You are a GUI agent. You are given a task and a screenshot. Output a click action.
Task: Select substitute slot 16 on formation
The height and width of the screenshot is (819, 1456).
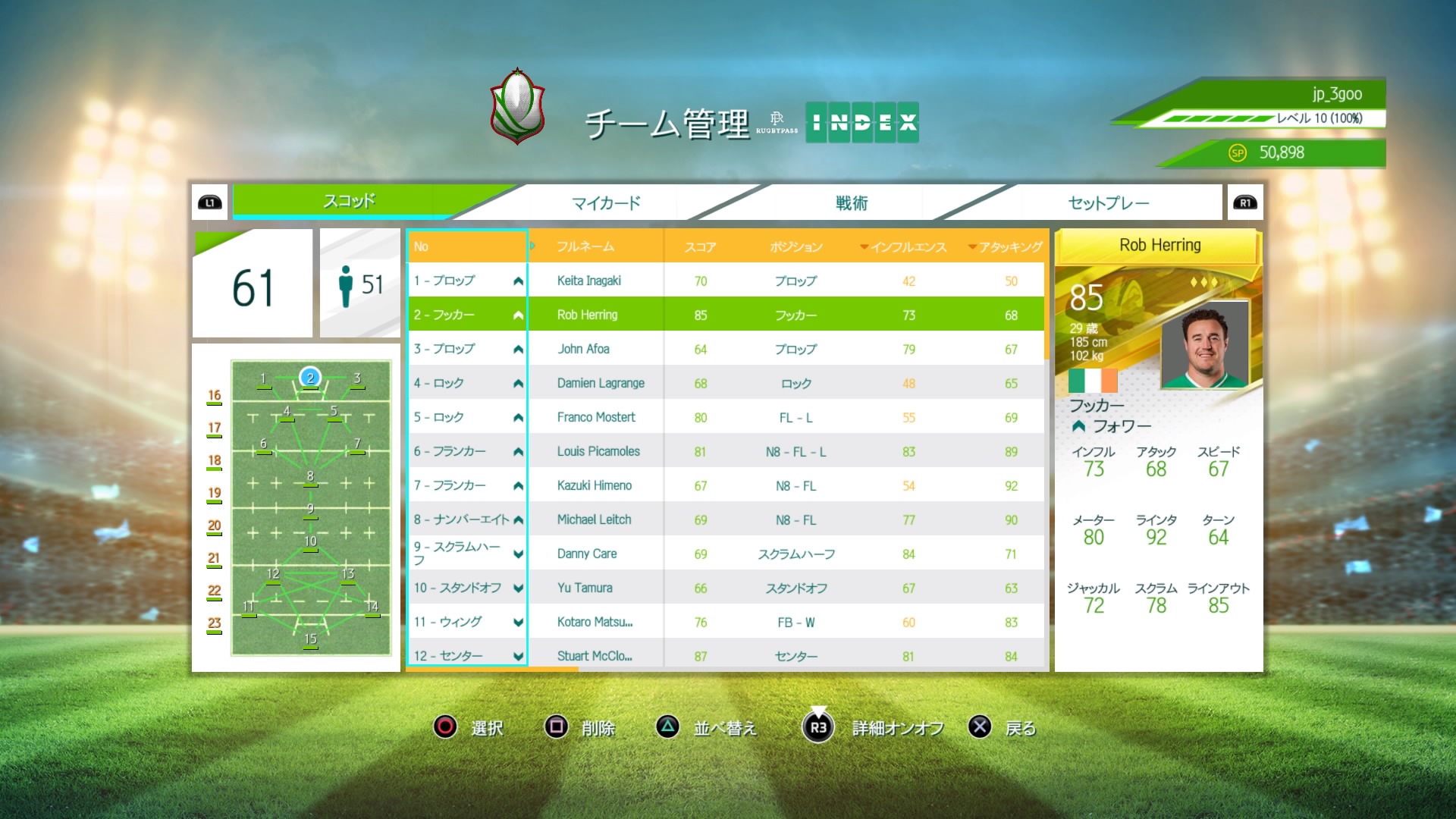215,396
